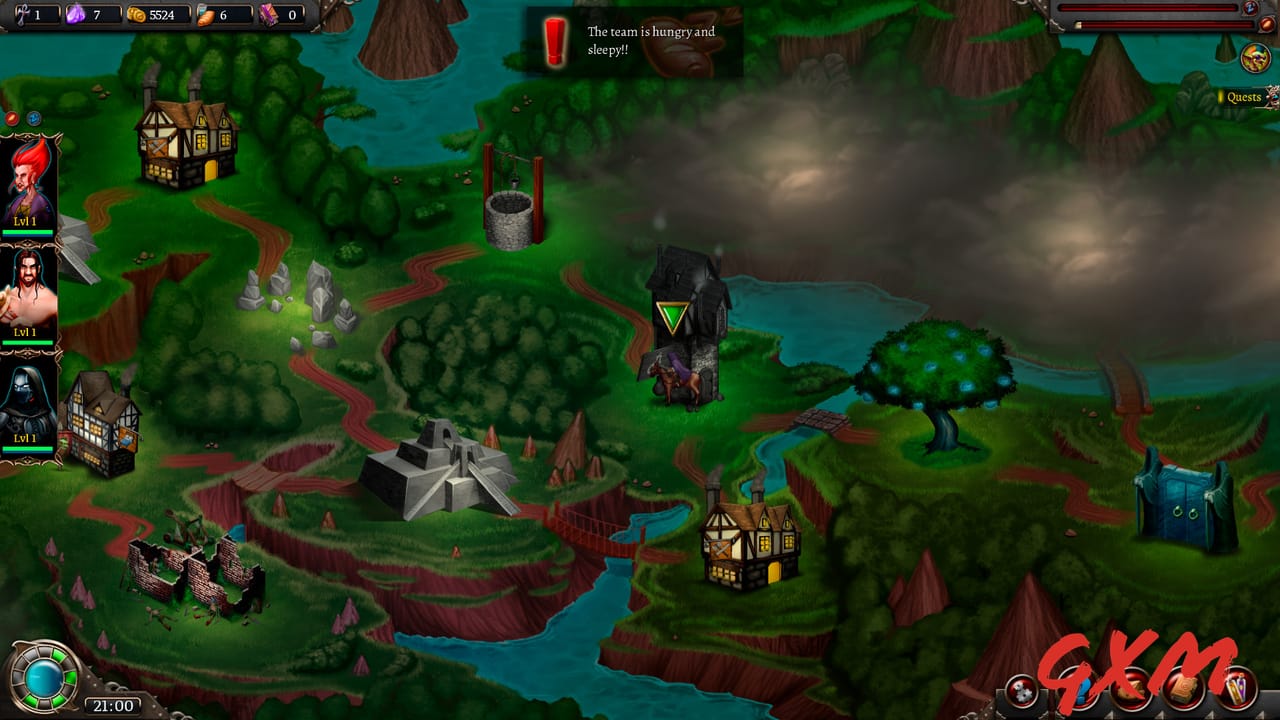Viewport: 1280px width, 720px height.
Task: Open the settings gear icon
Action: pyautogui.click(x=1022, y=690)
